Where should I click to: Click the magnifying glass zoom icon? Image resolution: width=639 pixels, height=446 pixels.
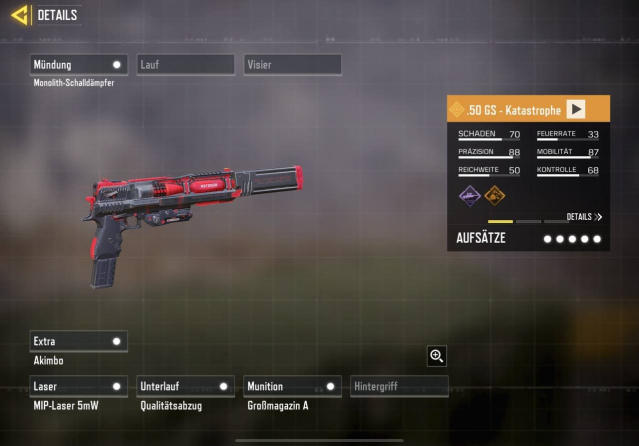click(436, 355)
